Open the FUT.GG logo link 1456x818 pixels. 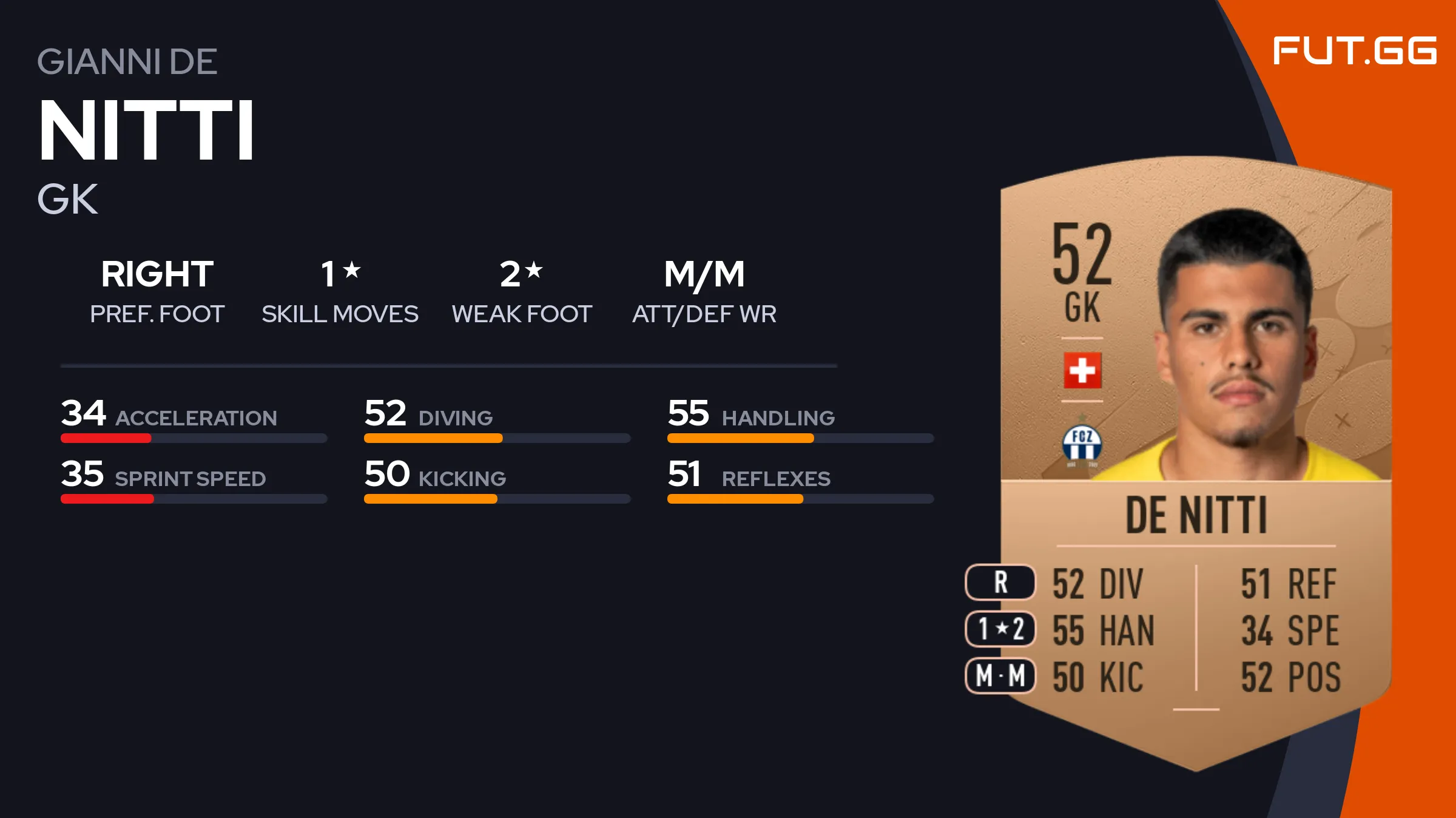(1354, 51)
